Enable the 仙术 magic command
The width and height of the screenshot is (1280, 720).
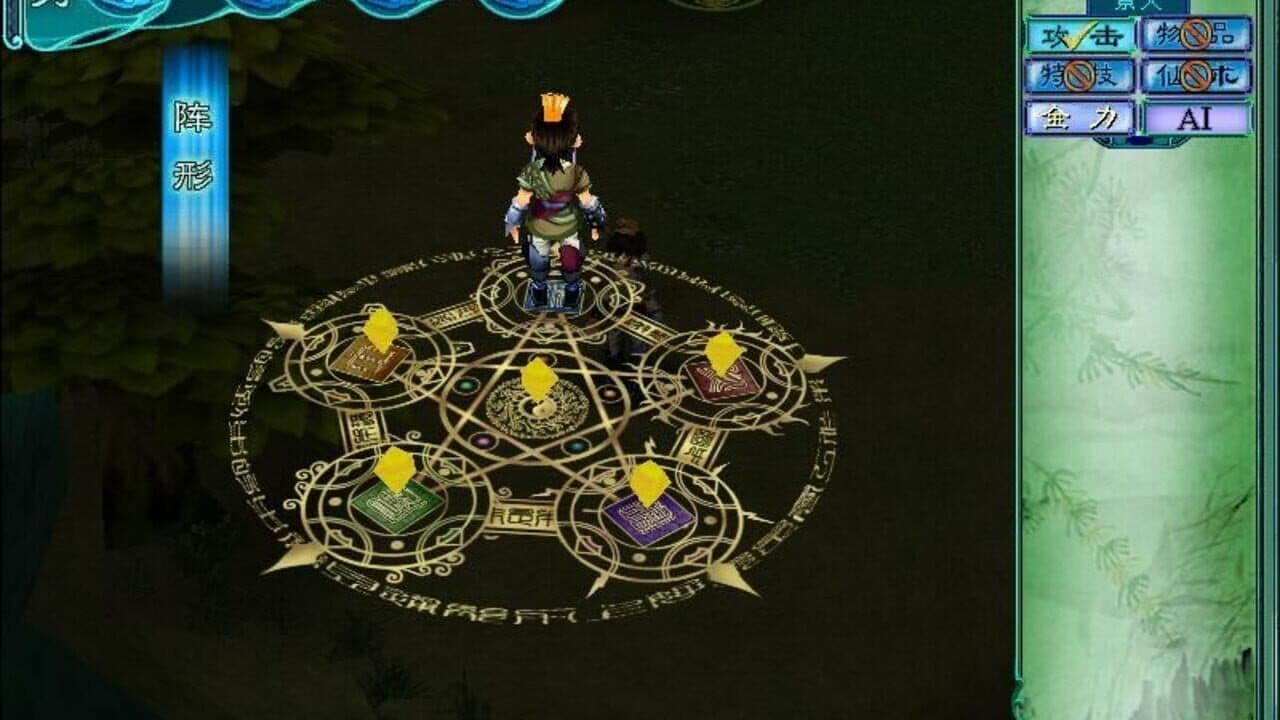click(1192, 74)
